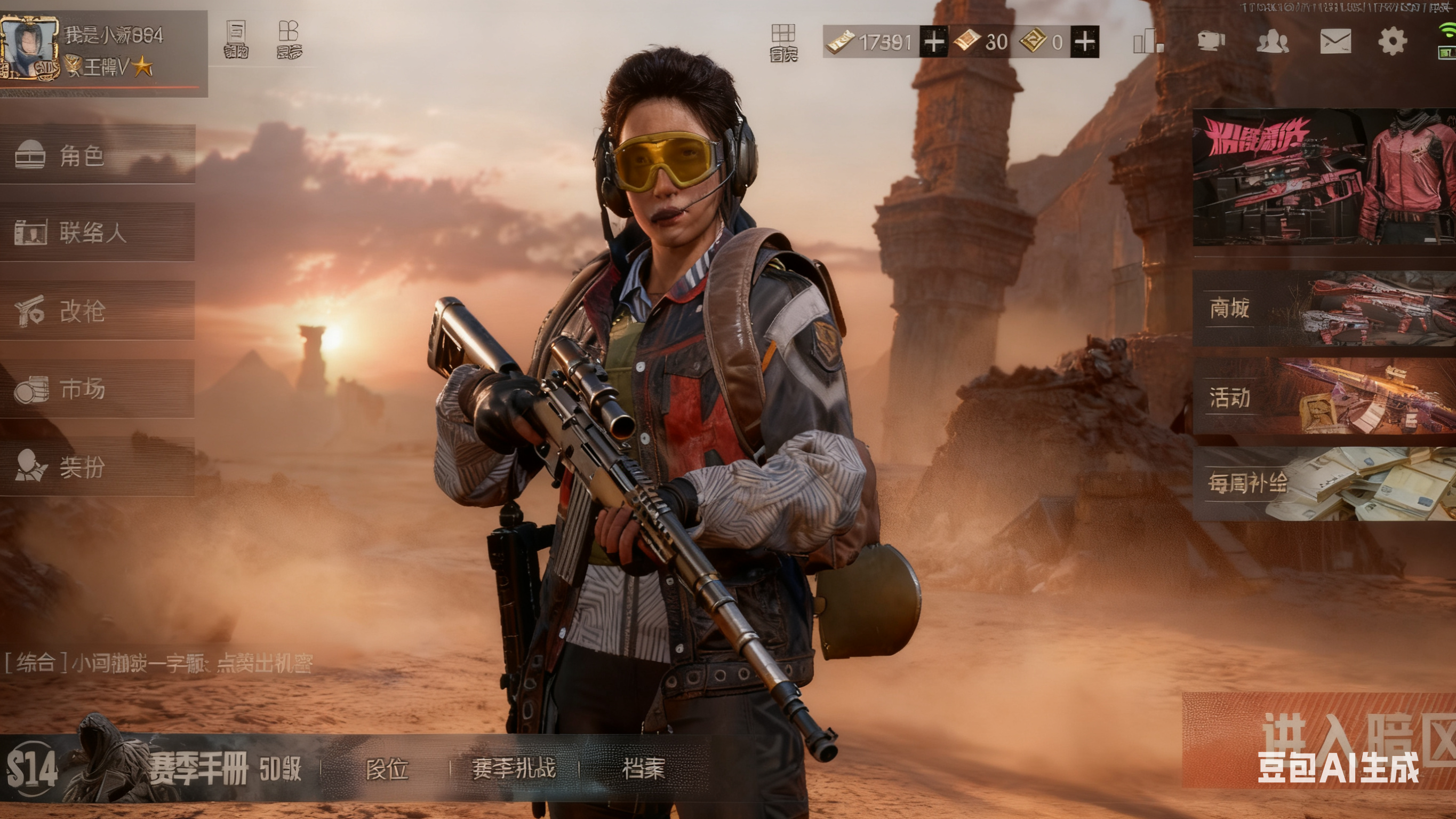This screenshot has height=819, width=1456.
Task: Show the bar chart leaderboard icon
Action: pyautogui.click(x=1147, y=41)
